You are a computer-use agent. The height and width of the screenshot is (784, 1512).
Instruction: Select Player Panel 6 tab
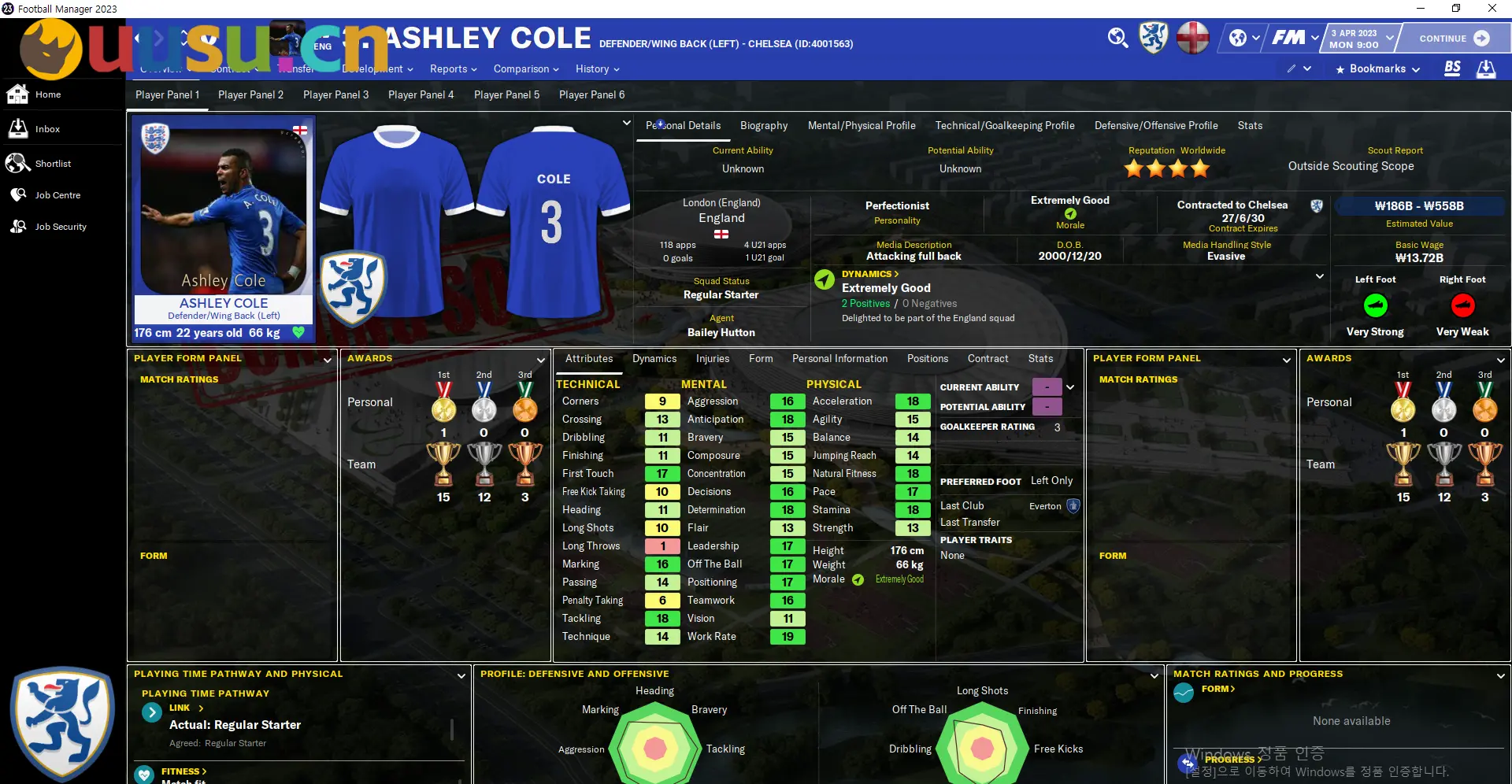(591, 94)
